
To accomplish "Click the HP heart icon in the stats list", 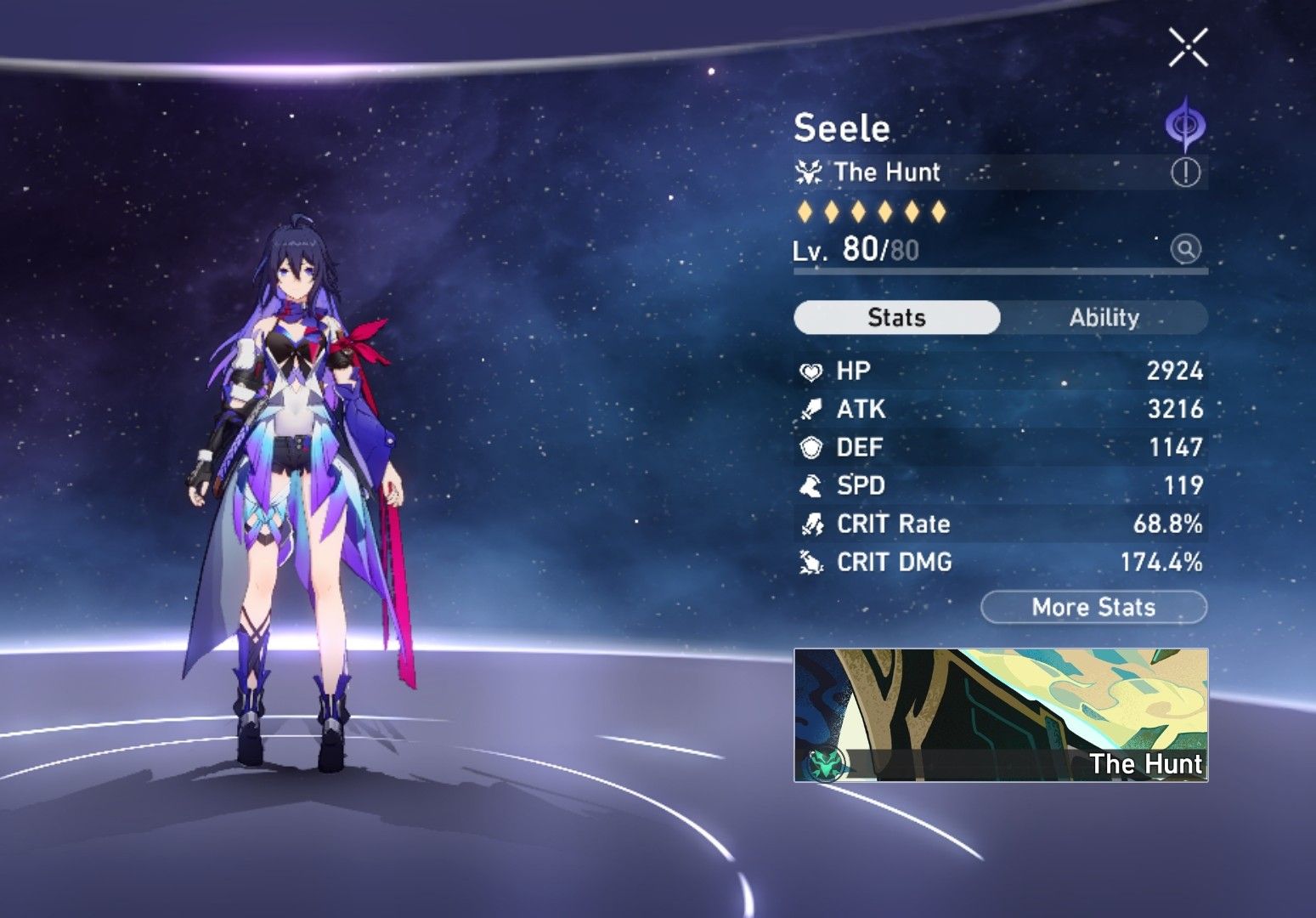I will [x=810, y=371].
